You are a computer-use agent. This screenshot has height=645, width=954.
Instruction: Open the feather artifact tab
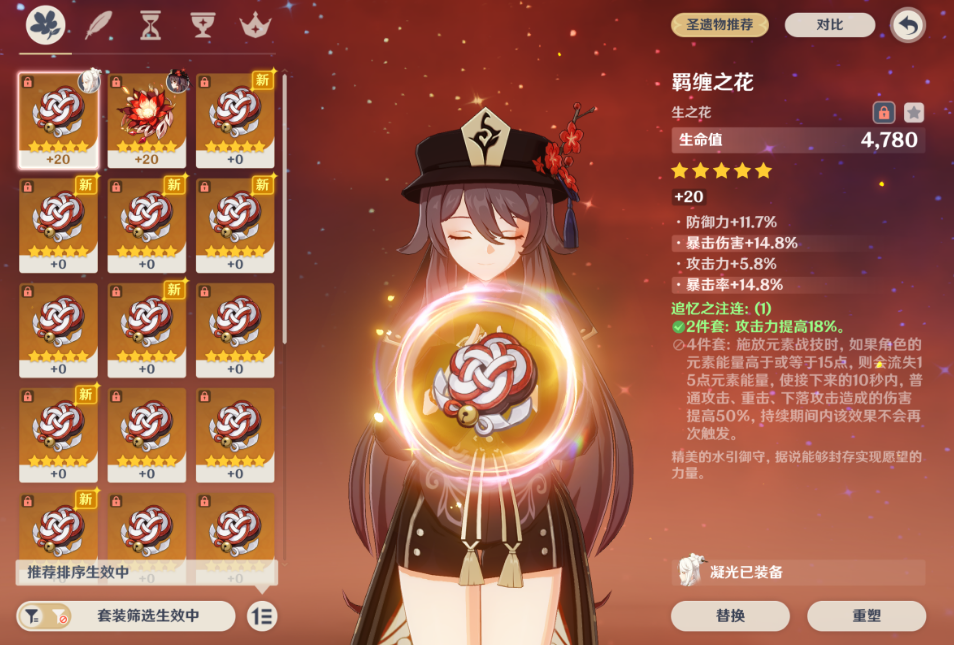click(x=99, y=24)
